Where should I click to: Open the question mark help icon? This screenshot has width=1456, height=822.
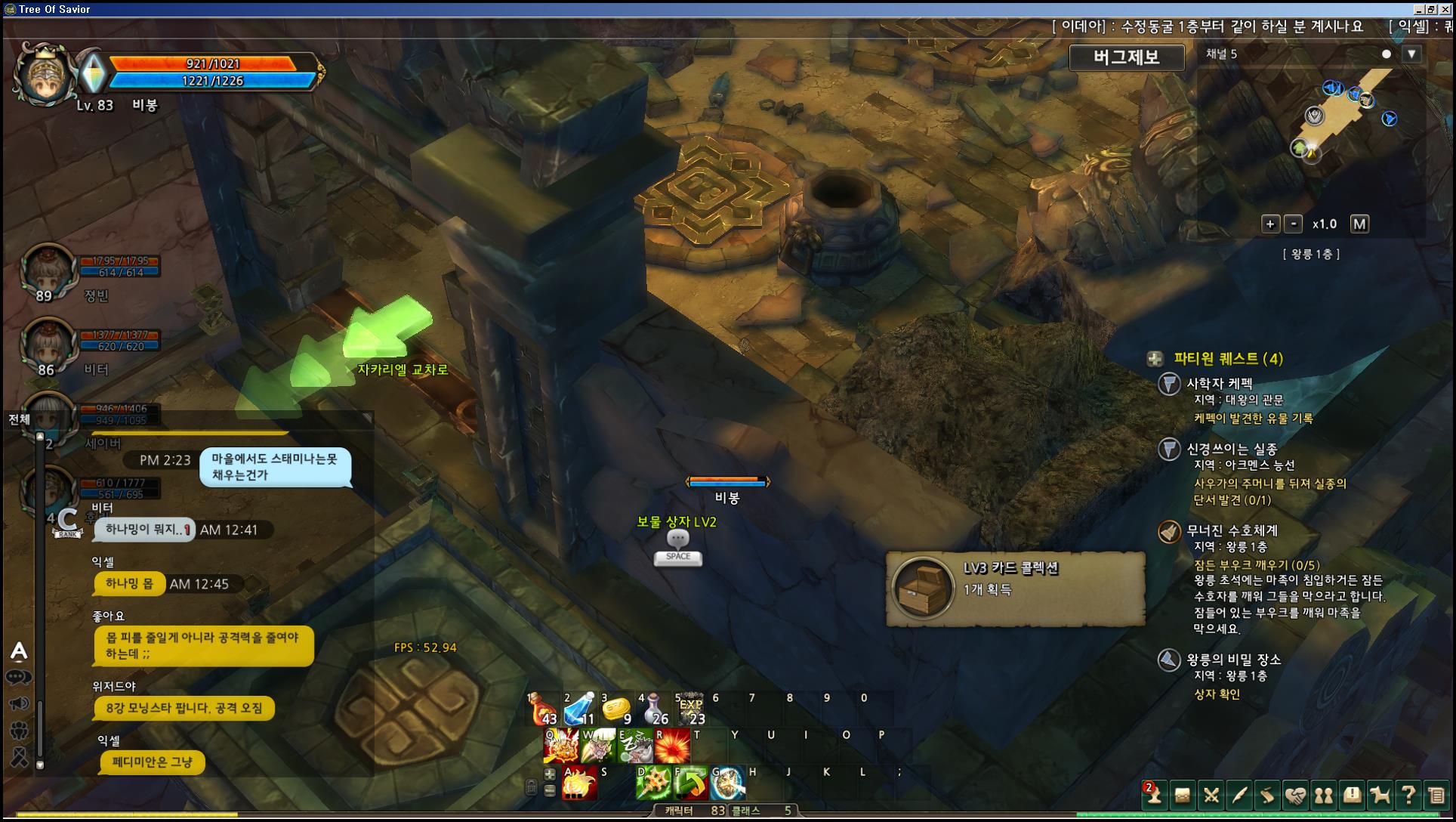click(x=1408, y=796)
